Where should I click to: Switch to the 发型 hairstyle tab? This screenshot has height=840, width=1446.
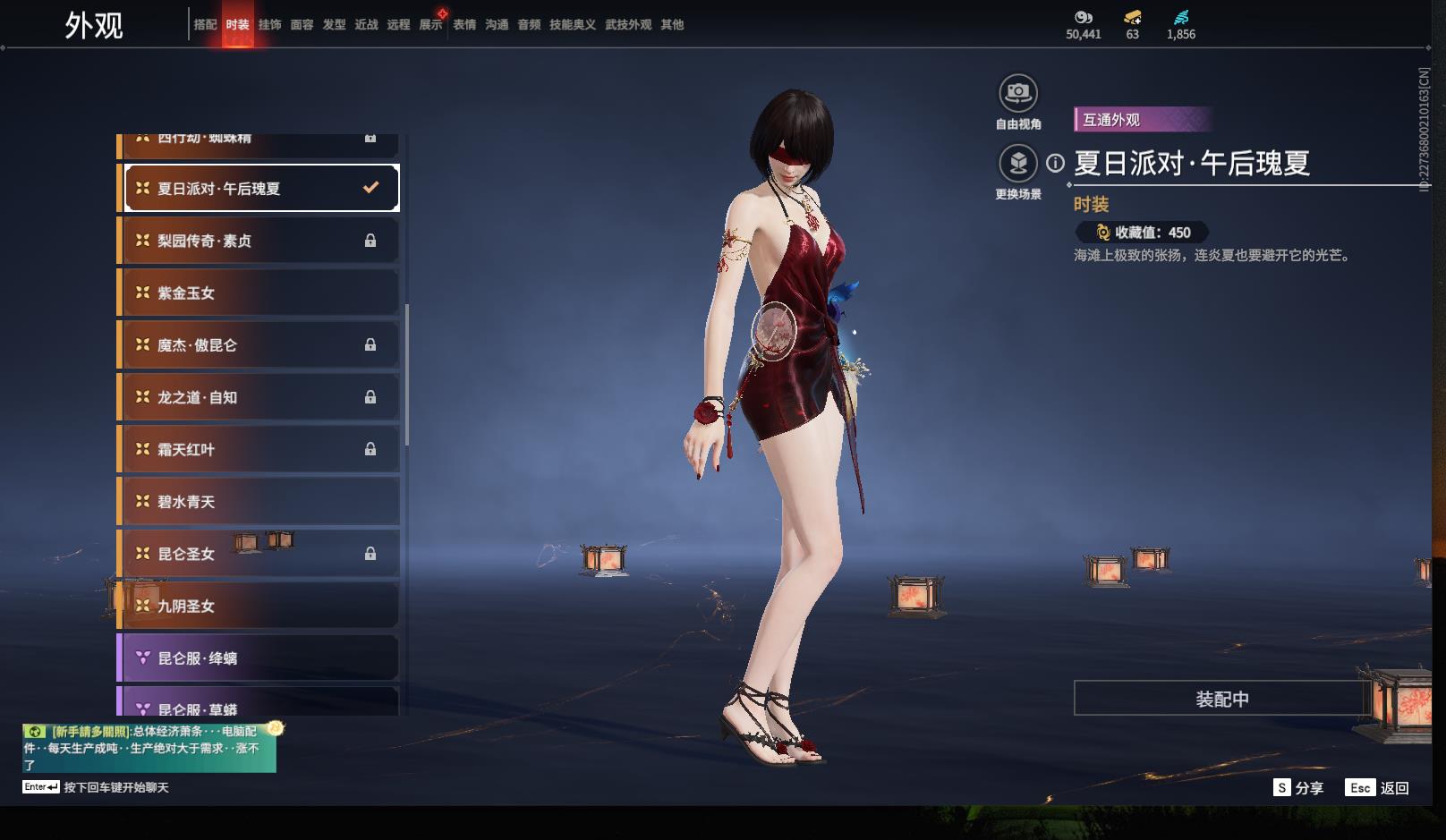click(334, 25)
